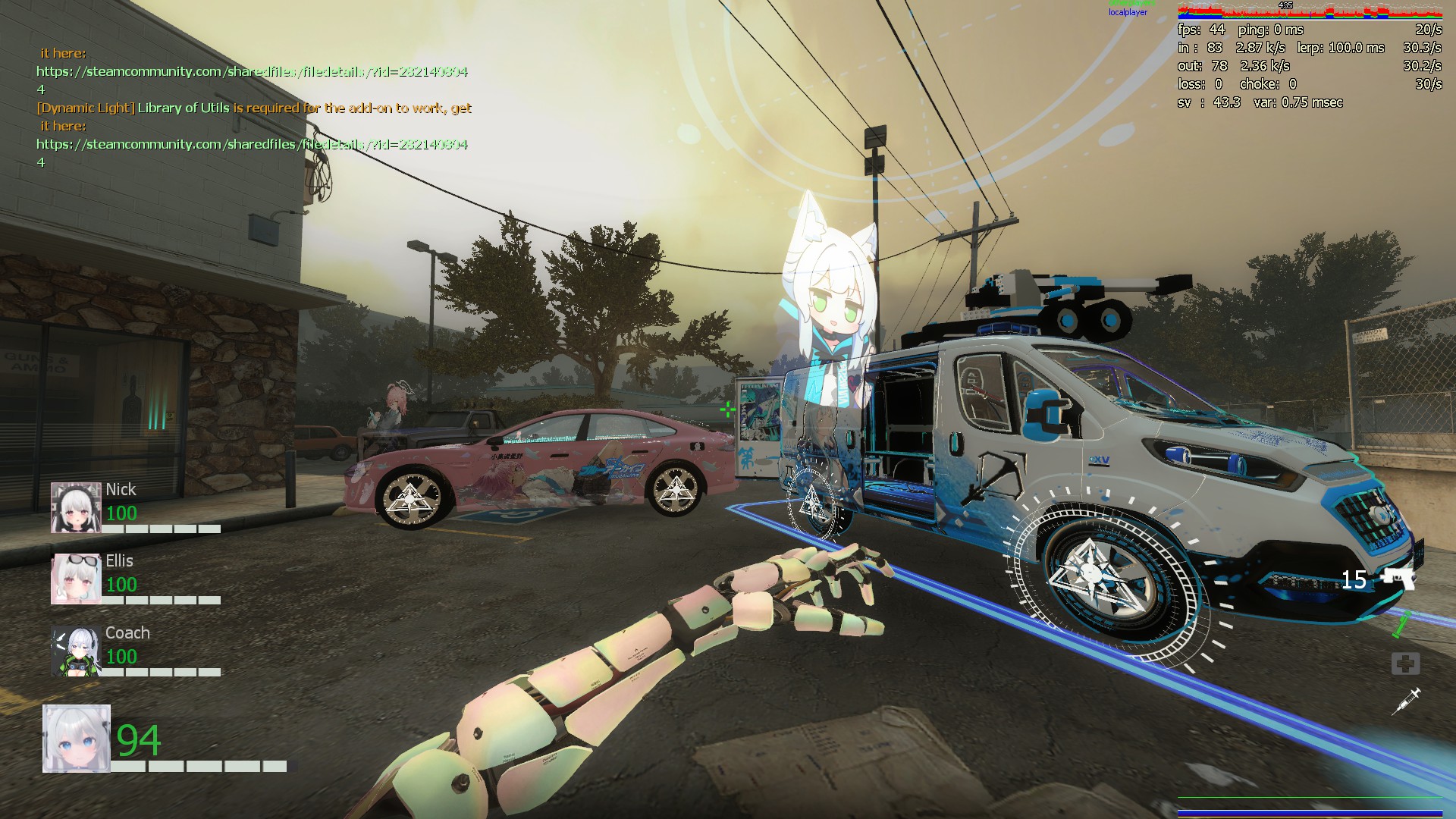Select Coach's teammate portrait
This screenshot has width=1456, height=819.
76,651
